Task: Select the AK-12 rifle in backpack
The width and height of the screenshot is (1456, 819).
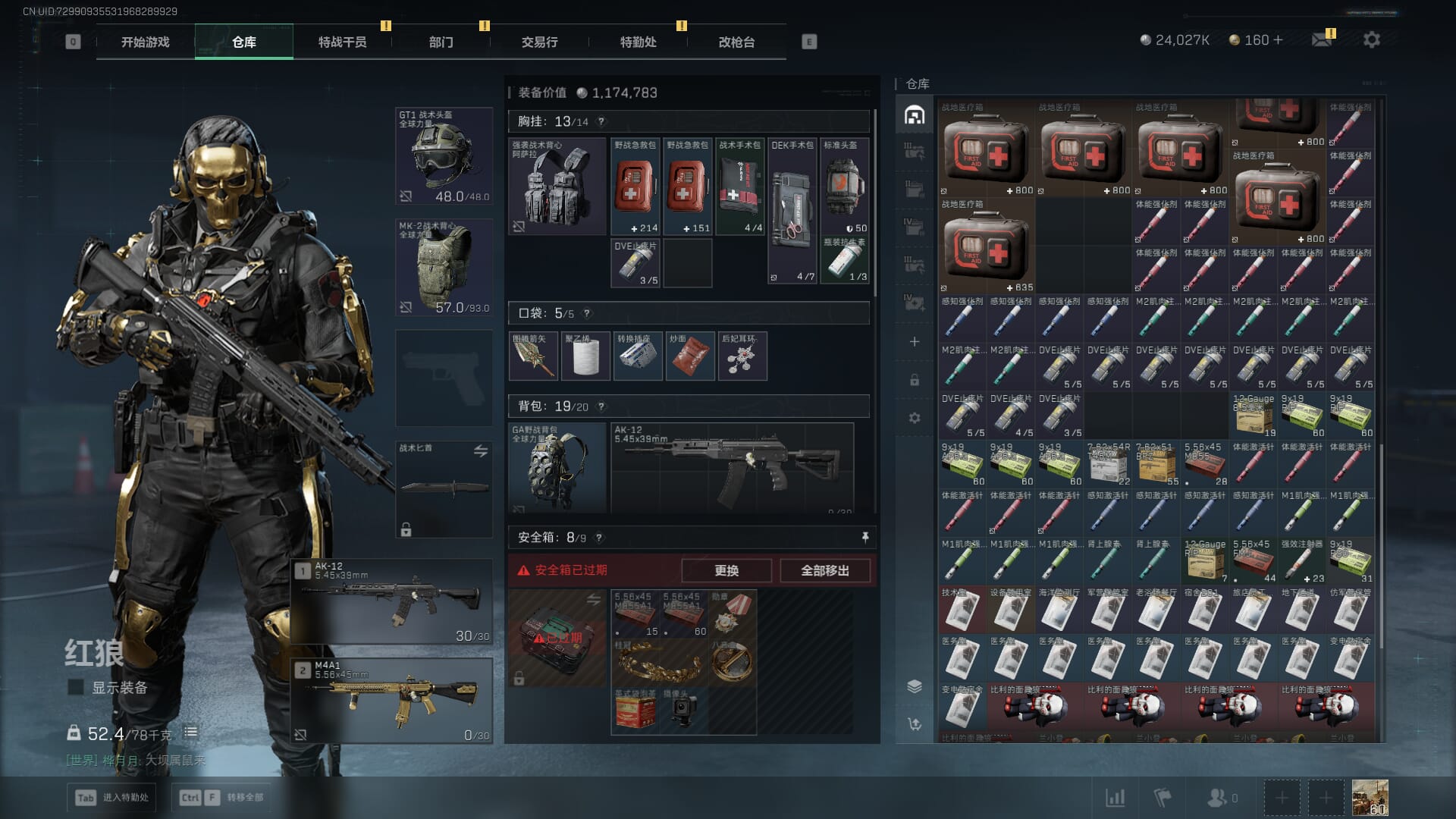Action: click(x=732, y=466)
